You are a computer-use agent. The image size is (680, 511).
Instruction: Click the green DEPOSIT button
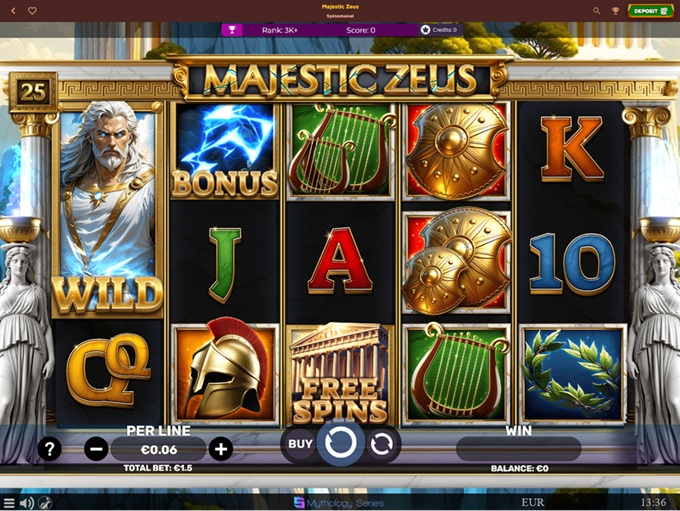651,11
